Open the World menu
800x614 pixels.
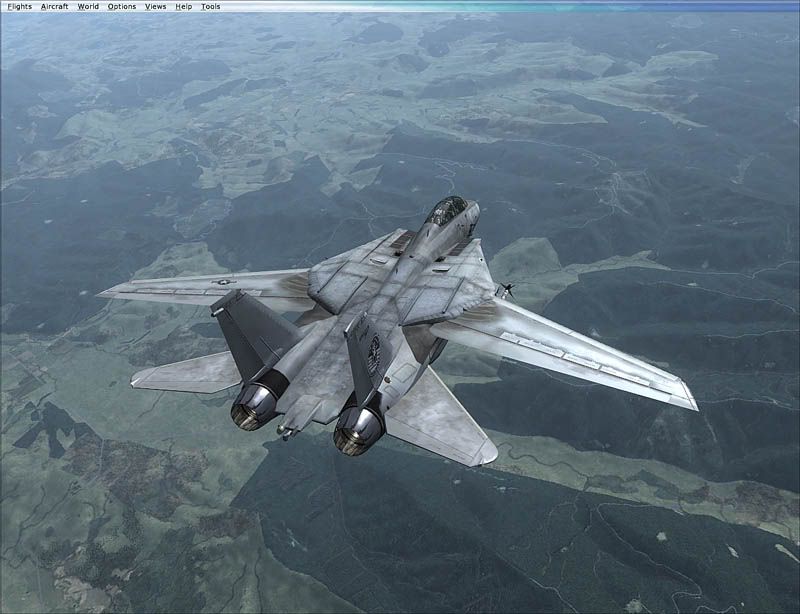[88, 6]
